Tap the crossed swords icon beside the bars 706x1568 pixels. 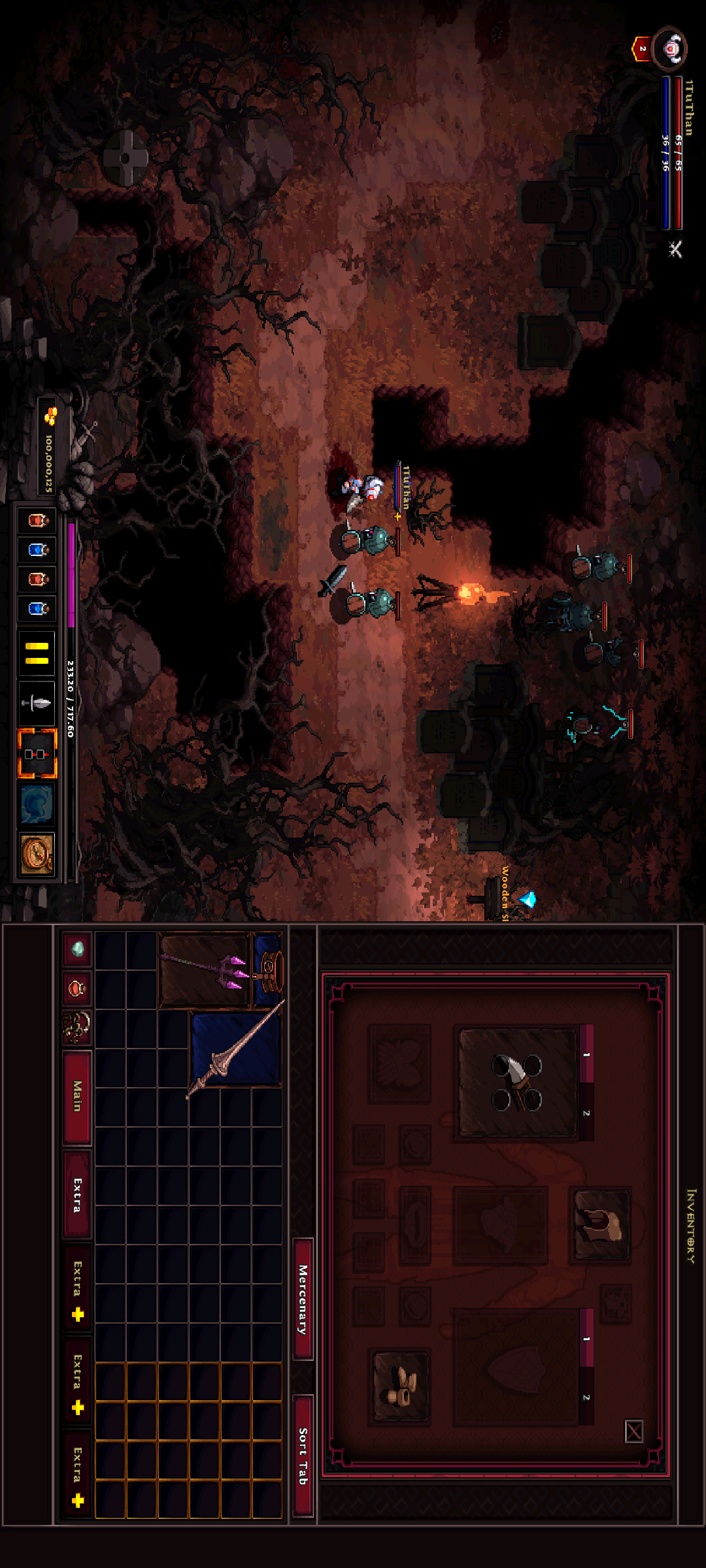click(x=675, y=249)
